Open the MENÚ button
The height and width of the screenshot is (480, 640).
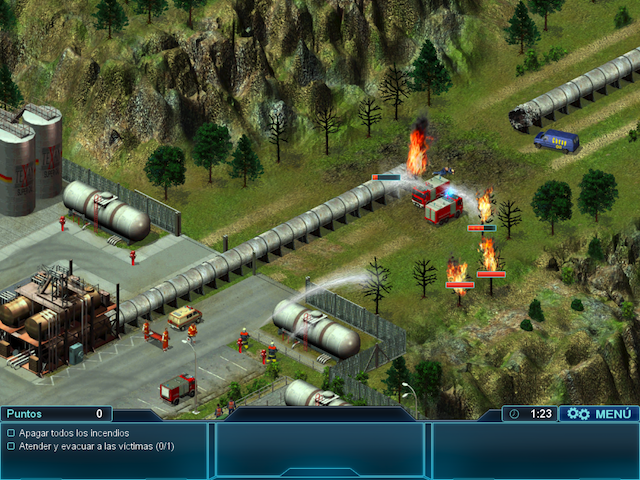599,413
